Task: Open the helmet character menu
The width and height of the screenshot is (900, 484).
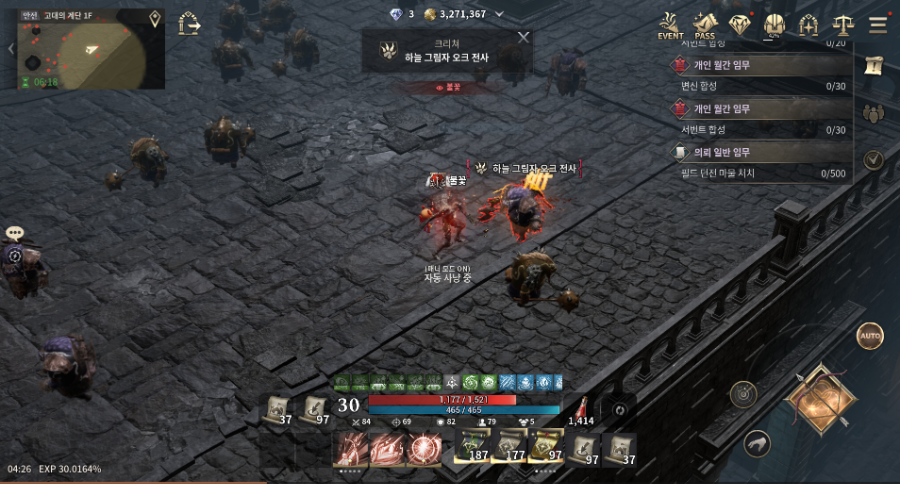Action: (774, 25)
